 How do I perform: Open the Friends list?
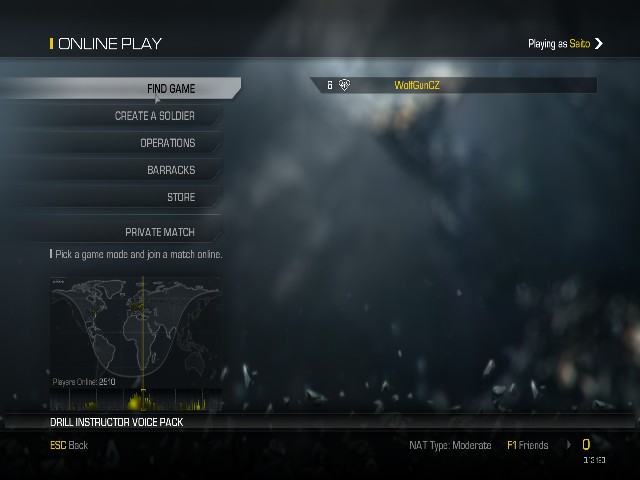click(x=528, y=445)
